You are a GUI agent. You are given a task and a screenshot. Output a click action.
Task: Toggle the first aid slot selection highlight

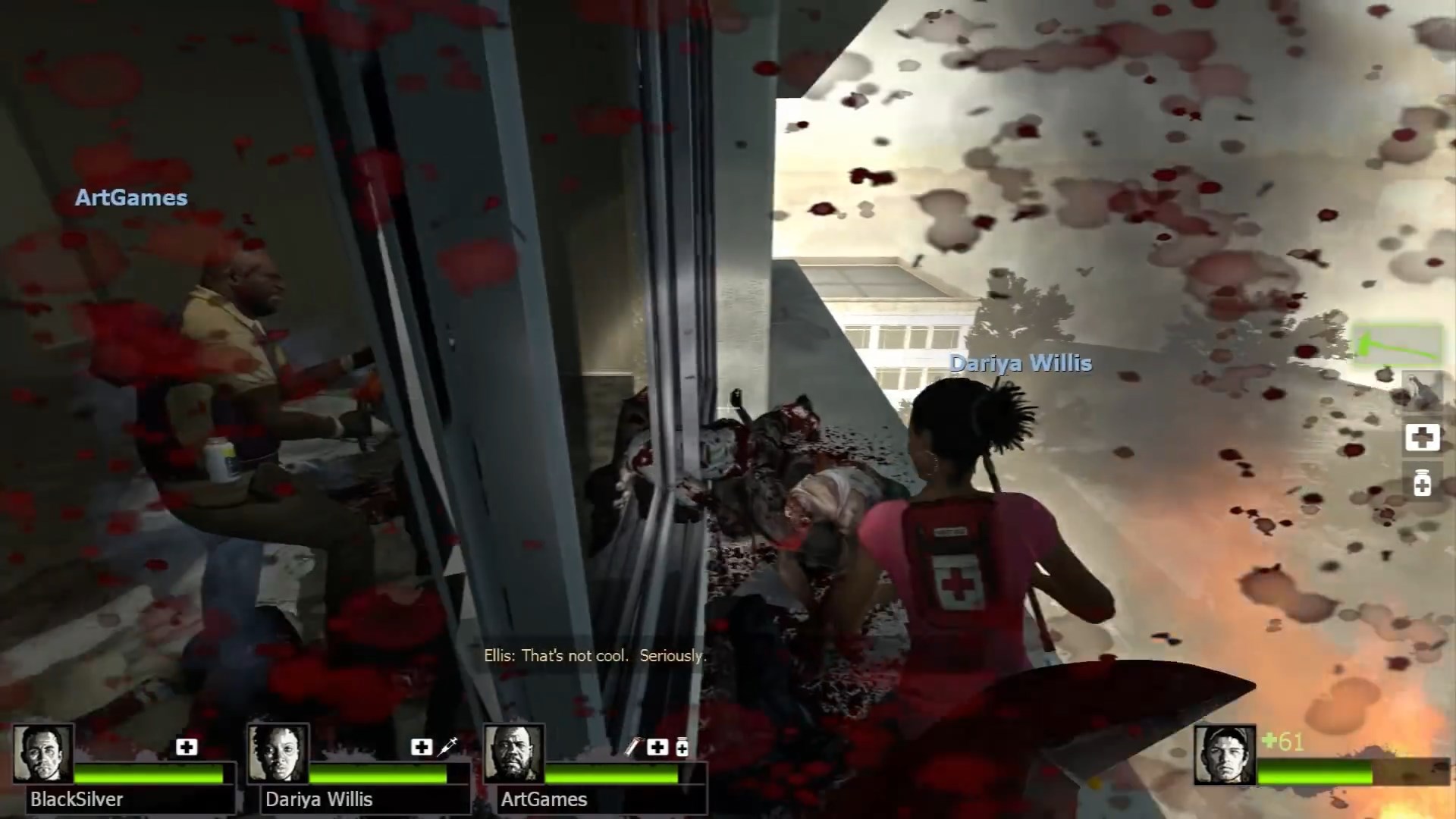click(1423, 438)
